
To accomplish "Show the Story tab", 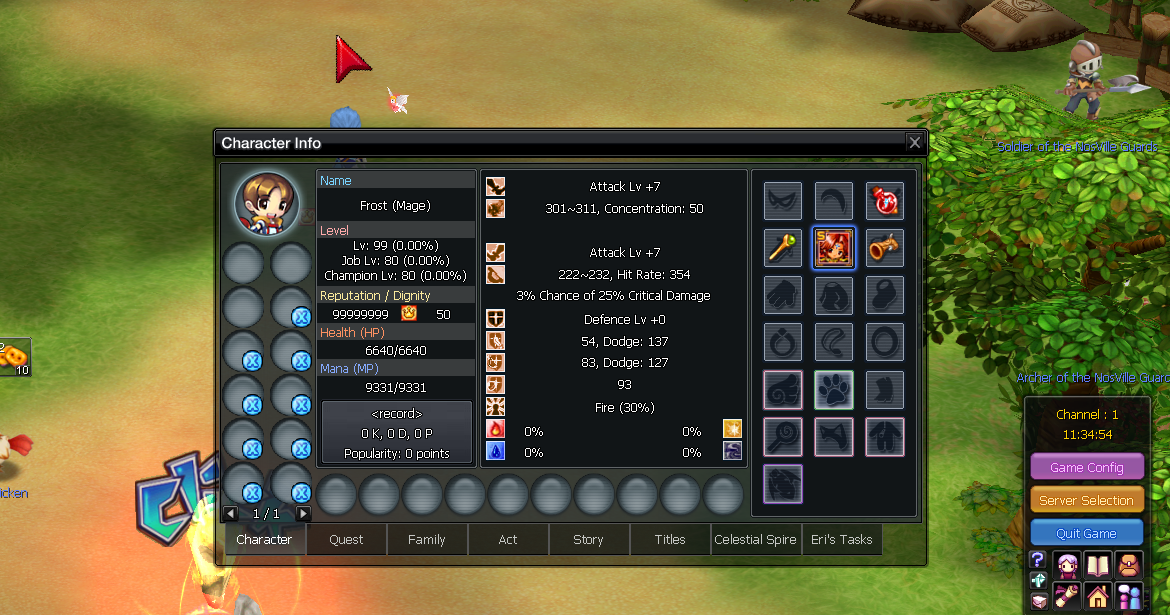I will [x=588, y=540].
